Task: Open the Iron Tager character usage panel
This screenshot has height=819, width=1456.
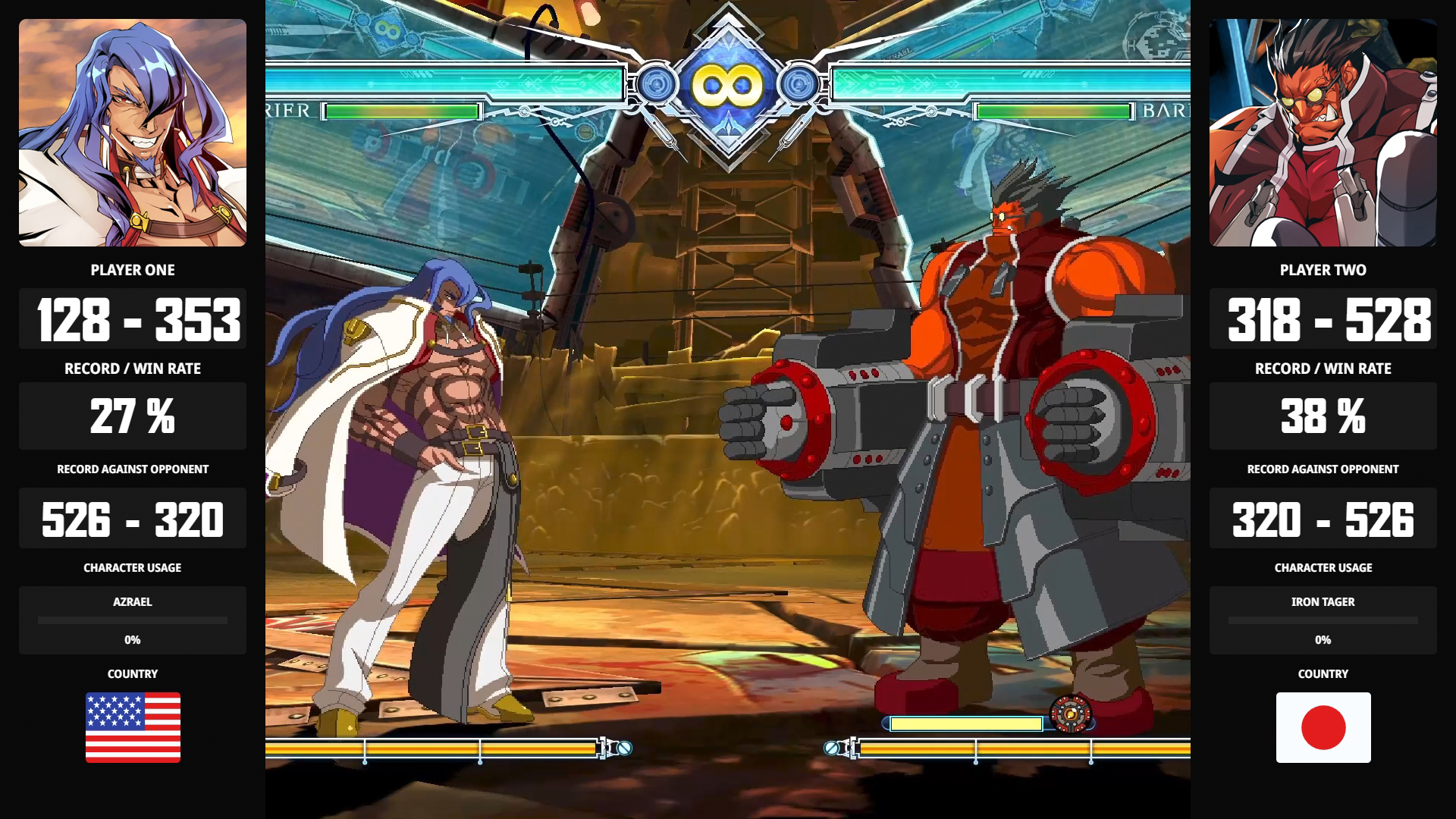Action: coord(1323,620)
